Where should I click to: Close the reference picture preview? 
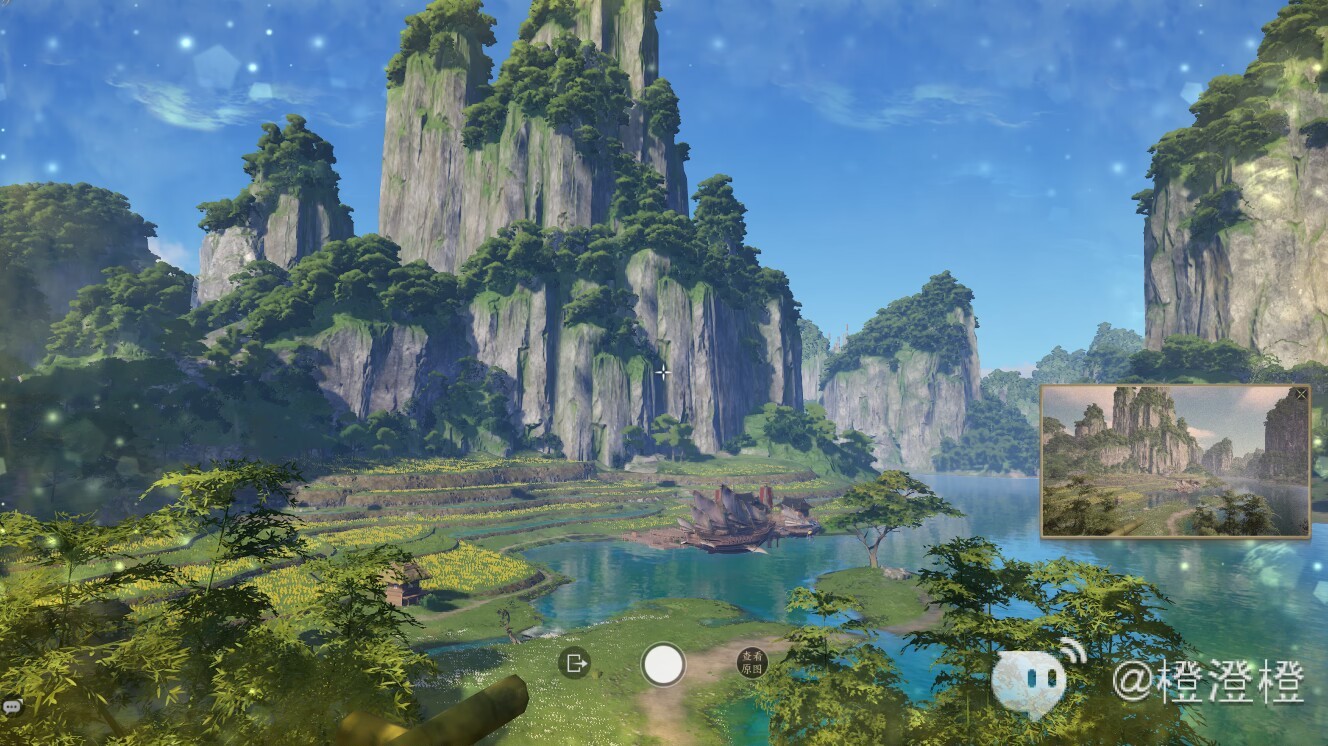(1301, 395)
